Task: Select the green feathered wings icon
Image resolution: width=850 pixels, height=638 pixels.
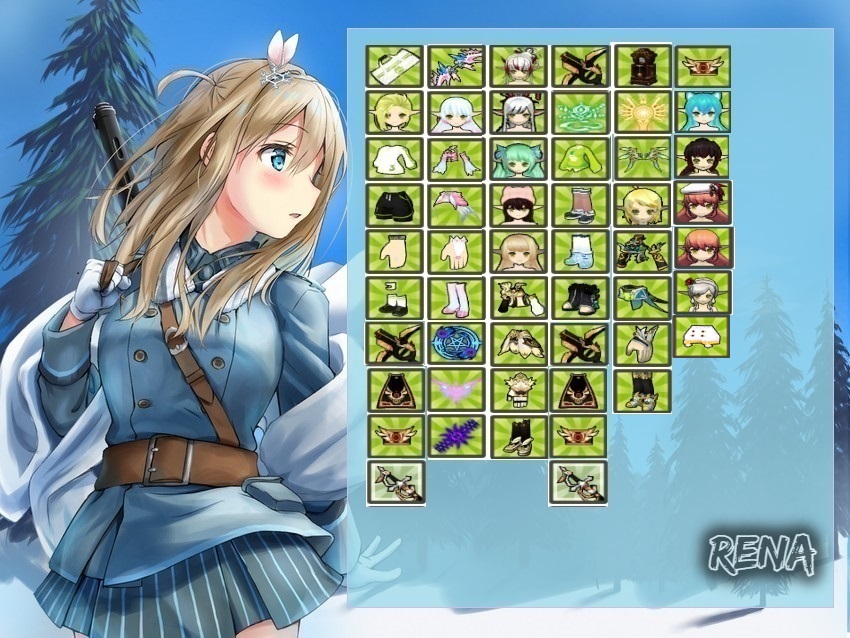Action: [642, 157]
